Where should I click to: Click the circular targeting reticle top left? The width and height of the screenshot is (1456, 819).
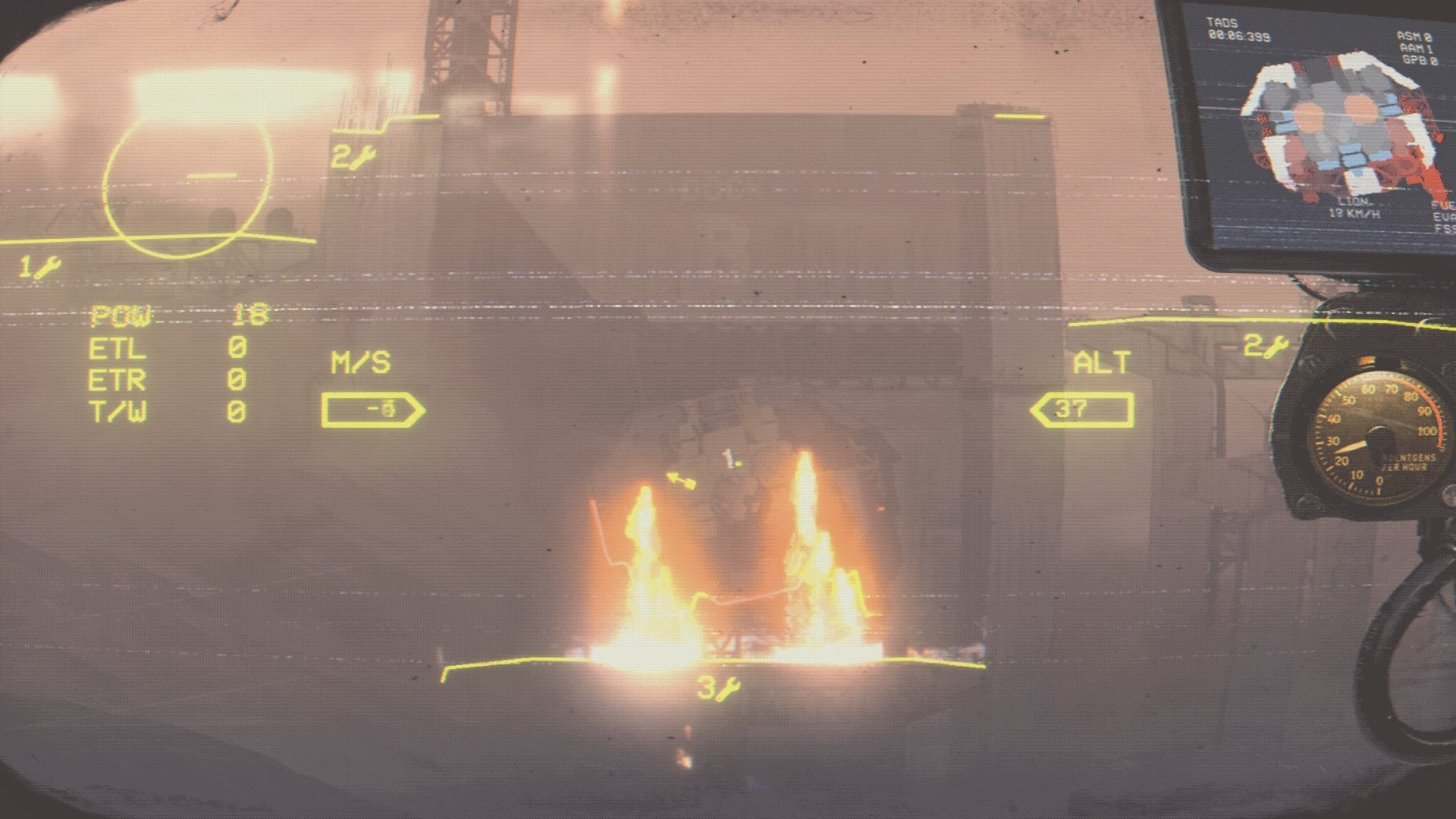click(x=190, y=182)
